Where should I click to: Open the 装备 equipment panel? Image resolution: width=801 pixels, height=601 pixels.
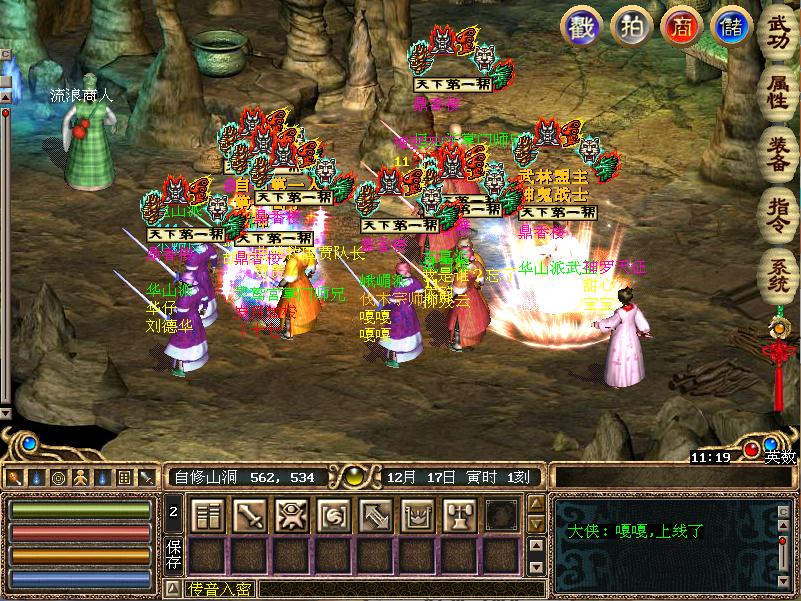pos(777,150)
